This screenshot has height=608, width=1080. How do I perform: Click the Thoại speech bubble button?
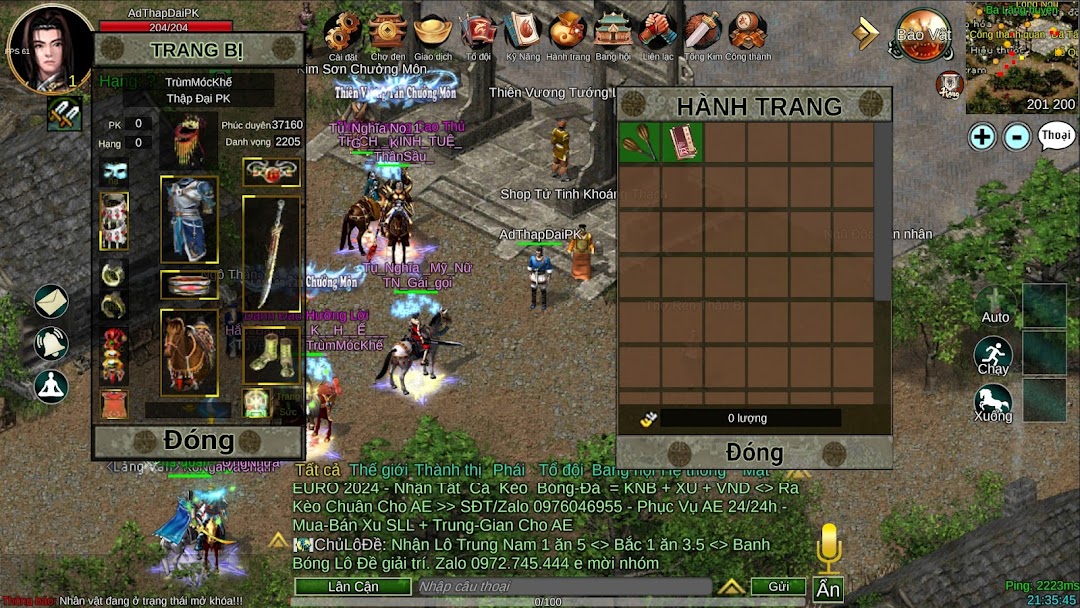(1056, 136)
